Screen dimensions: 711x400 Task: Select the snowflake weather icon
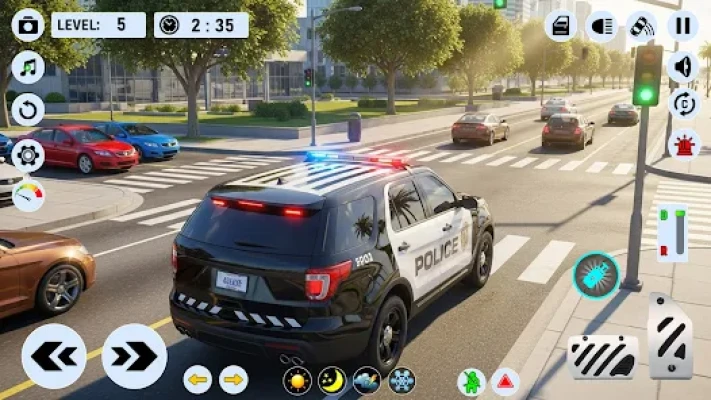click(x=401, y=380)
